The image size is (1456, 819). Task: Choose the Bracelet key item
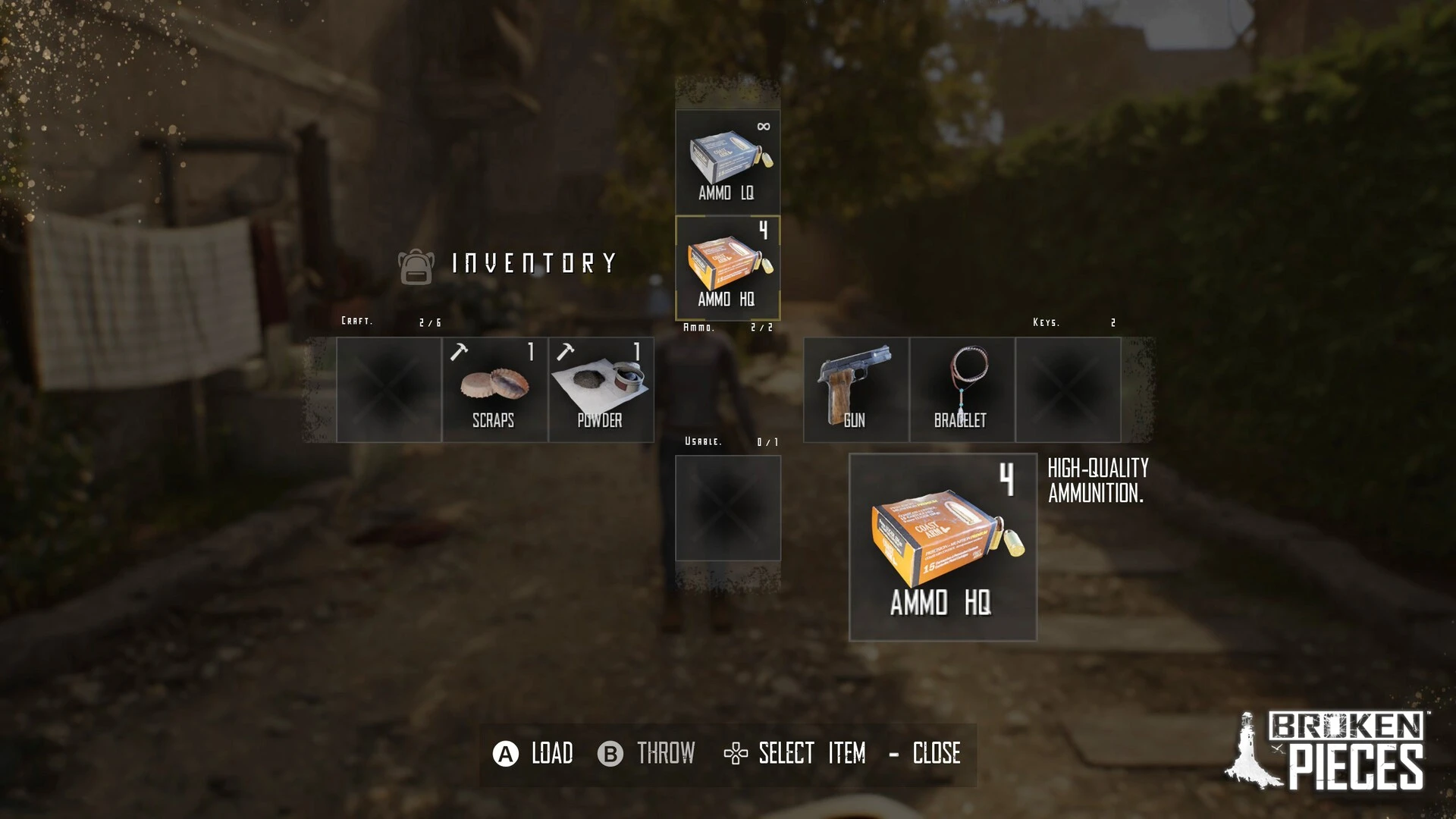[962, 390]
